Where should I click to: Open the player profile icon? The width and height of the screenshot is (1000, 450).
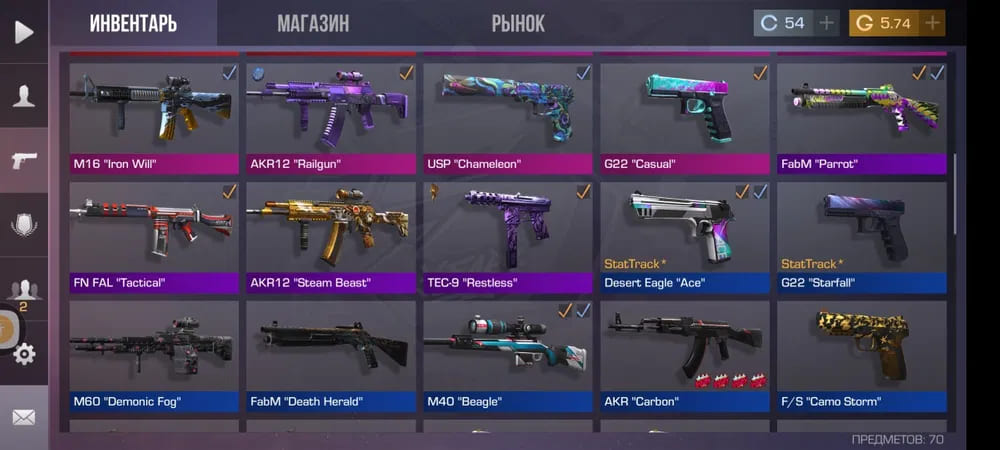23,96
